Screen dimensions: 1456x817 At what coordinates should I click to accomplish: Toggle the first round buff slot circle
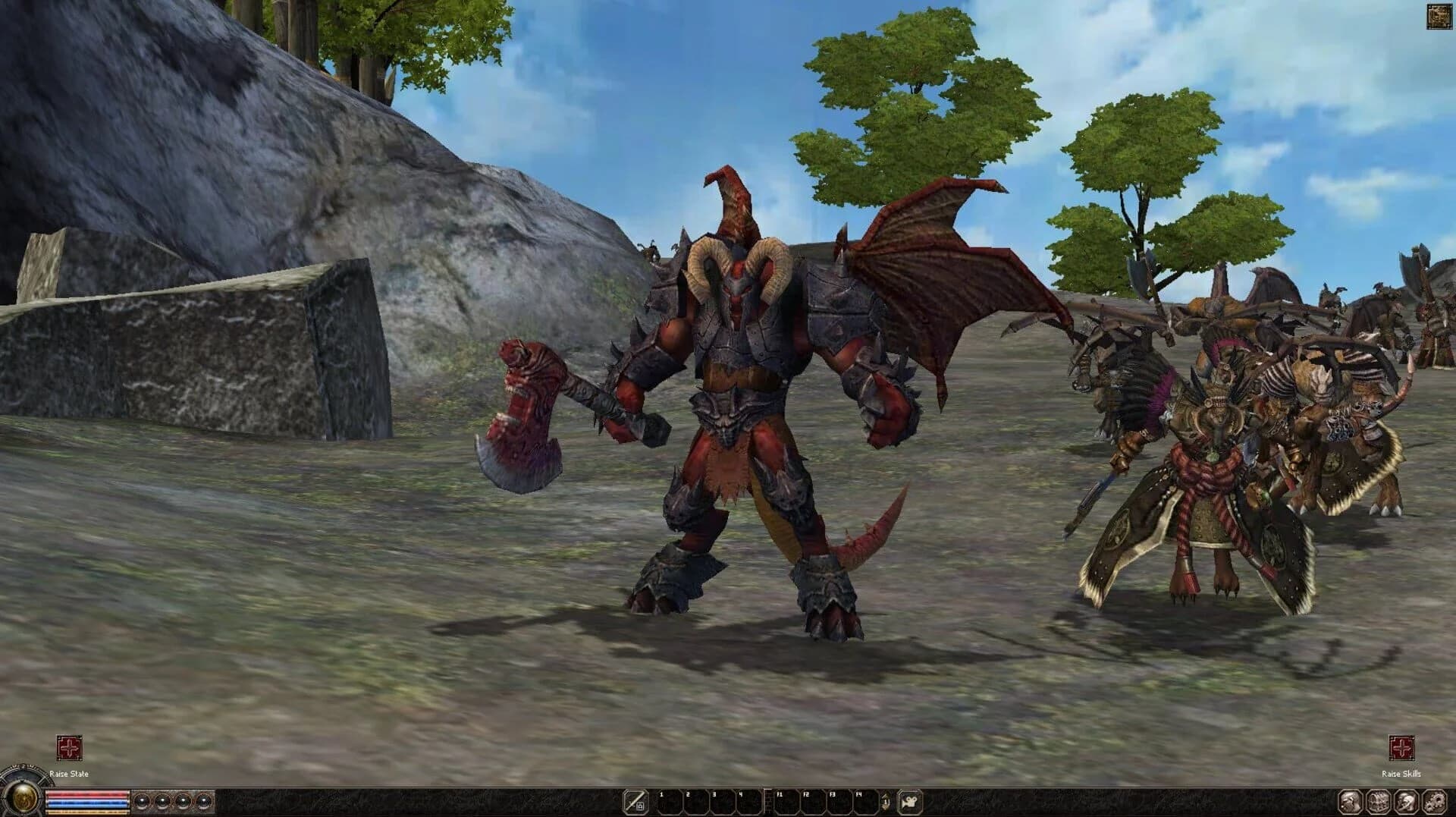[143, 802]
